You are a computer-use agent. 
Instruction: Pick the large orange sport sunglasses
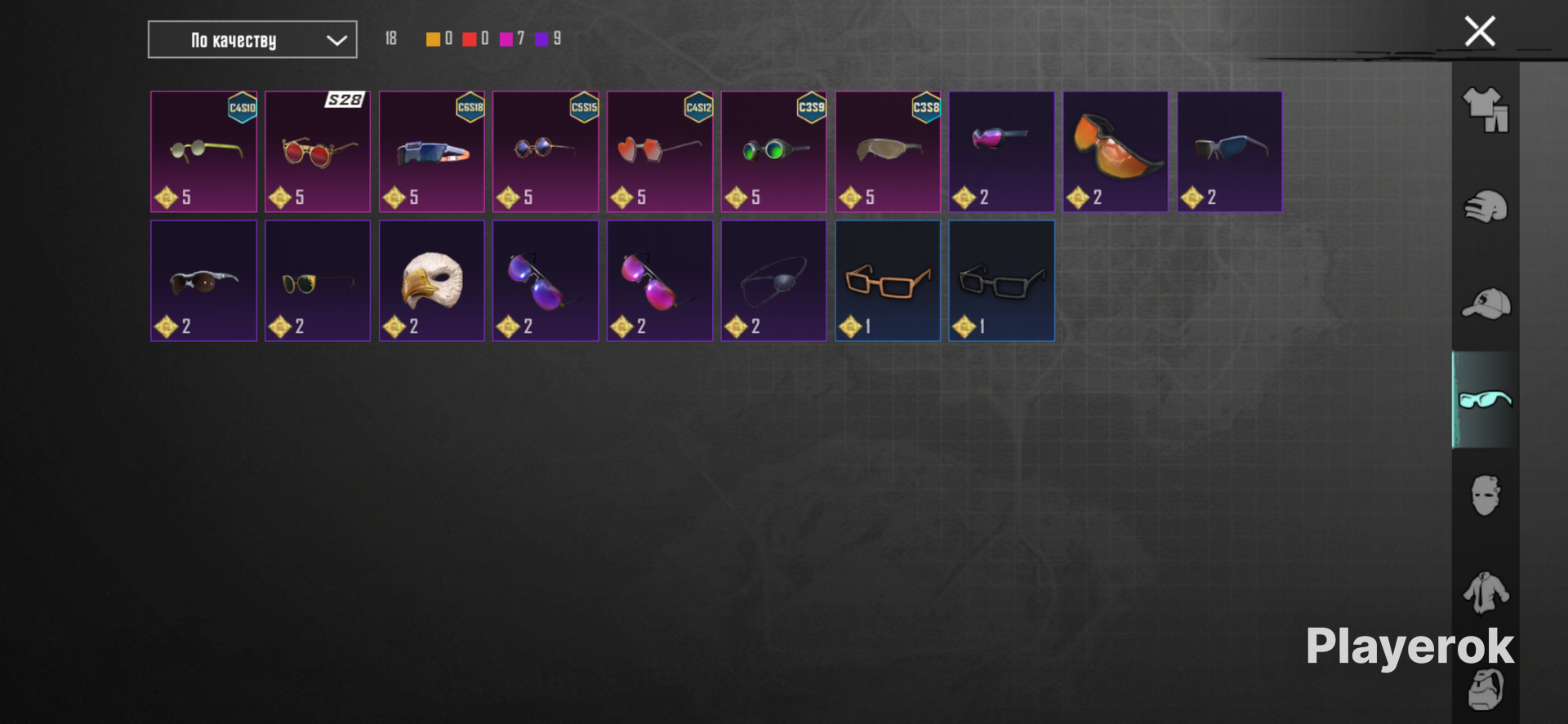pos(1116,152)
